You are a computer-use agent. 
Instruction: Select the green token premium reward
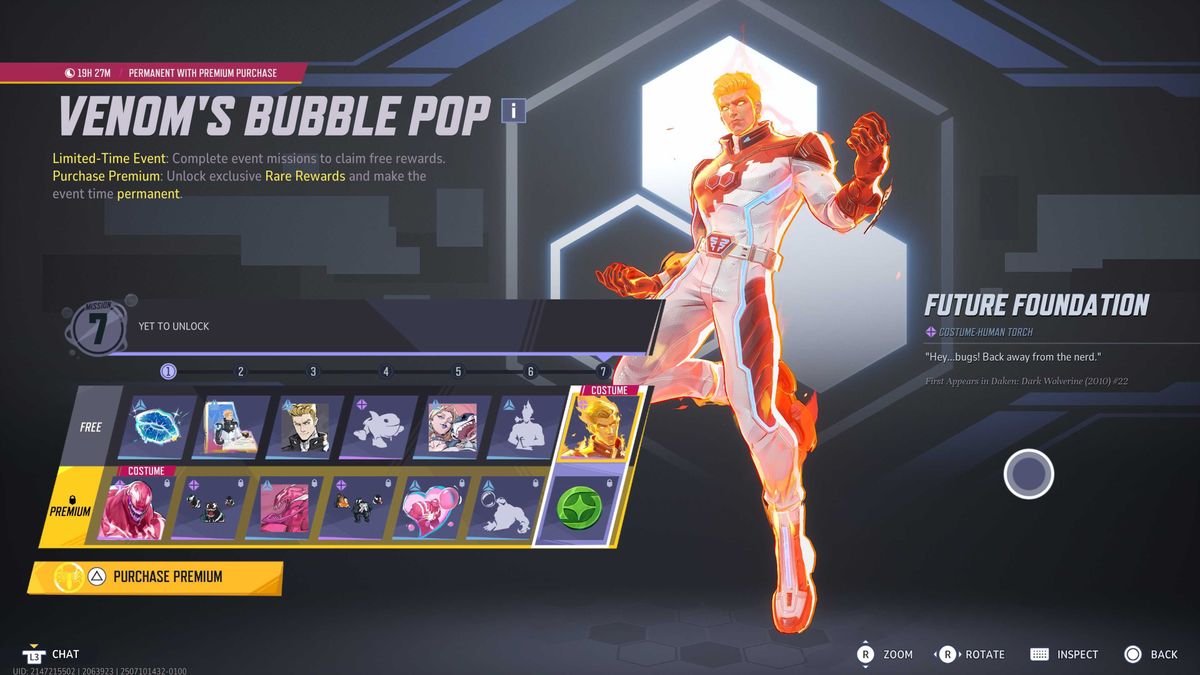coord(581,508)
